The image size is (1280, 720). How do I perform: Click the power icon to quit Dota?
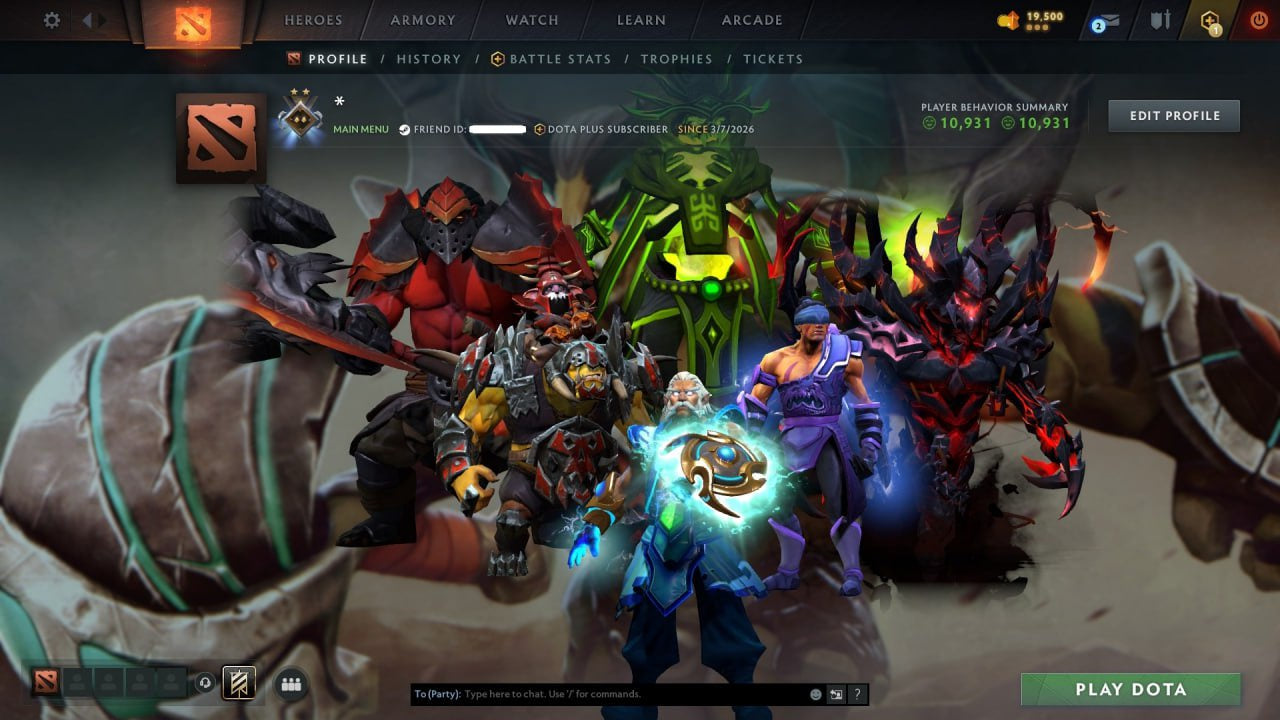coord(1258,19)
